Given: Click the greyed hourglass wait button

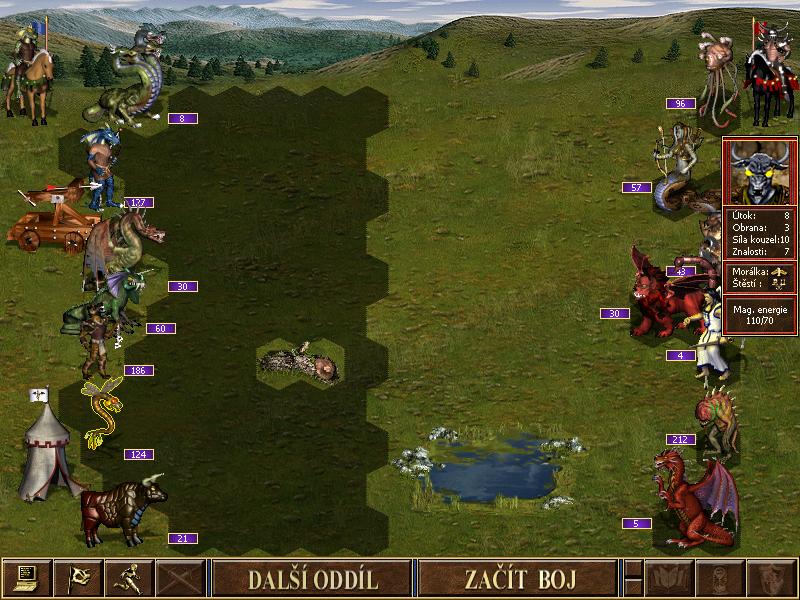Looking at the screenshot, I should (719, 578).
